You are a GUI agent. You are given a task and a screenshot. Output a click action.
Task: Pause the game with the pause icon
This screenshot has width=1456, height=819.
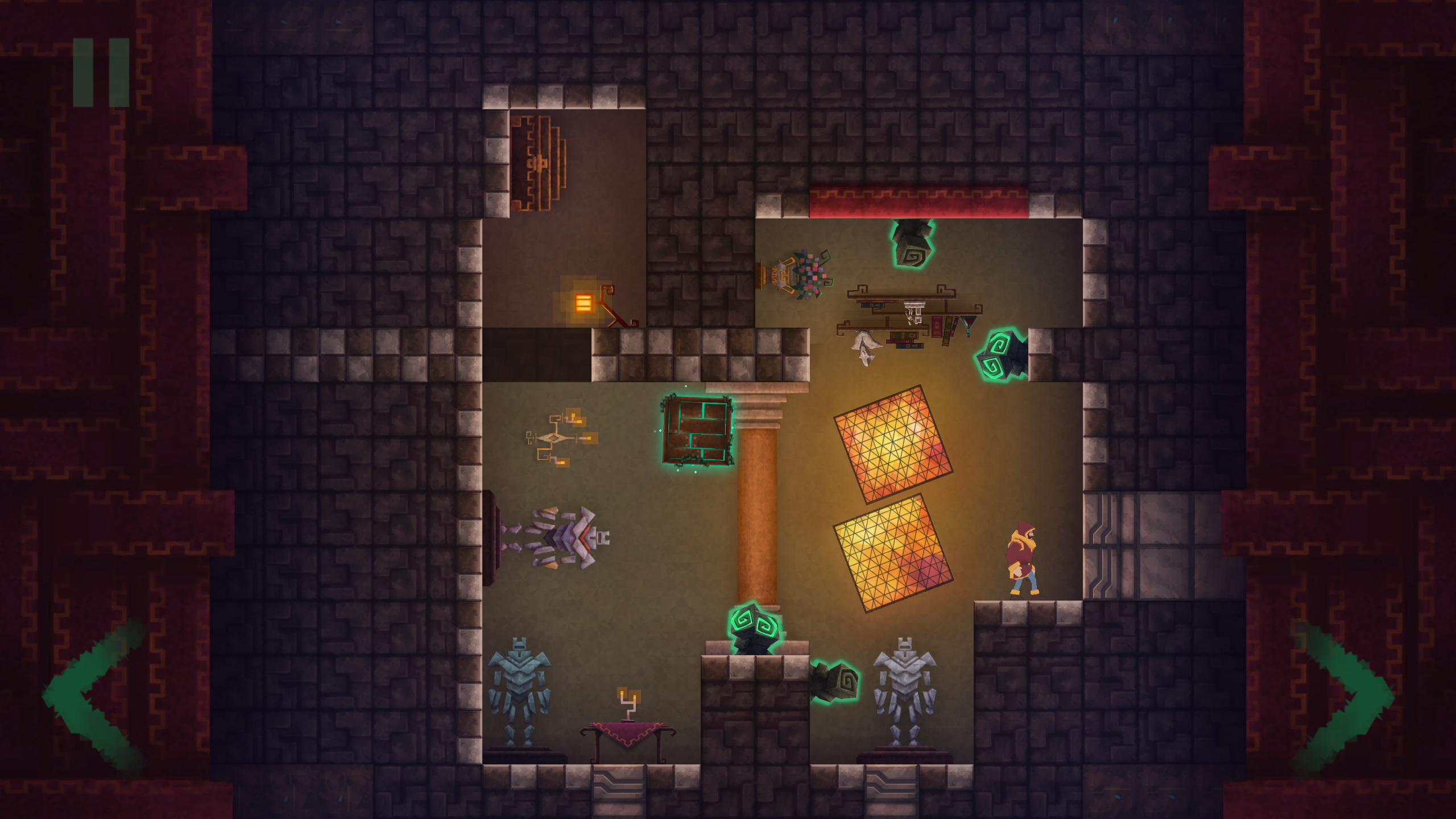pyautogui.click(x=101, y=72)
